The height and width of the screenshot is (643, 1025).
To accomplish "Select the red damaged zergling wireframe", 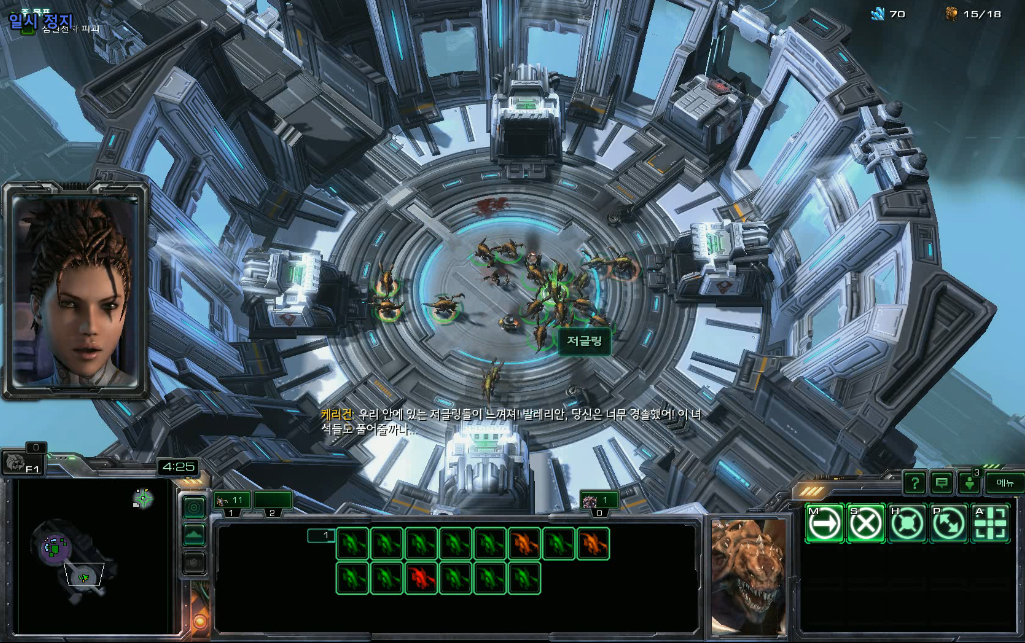I will (x=421, y=577).
